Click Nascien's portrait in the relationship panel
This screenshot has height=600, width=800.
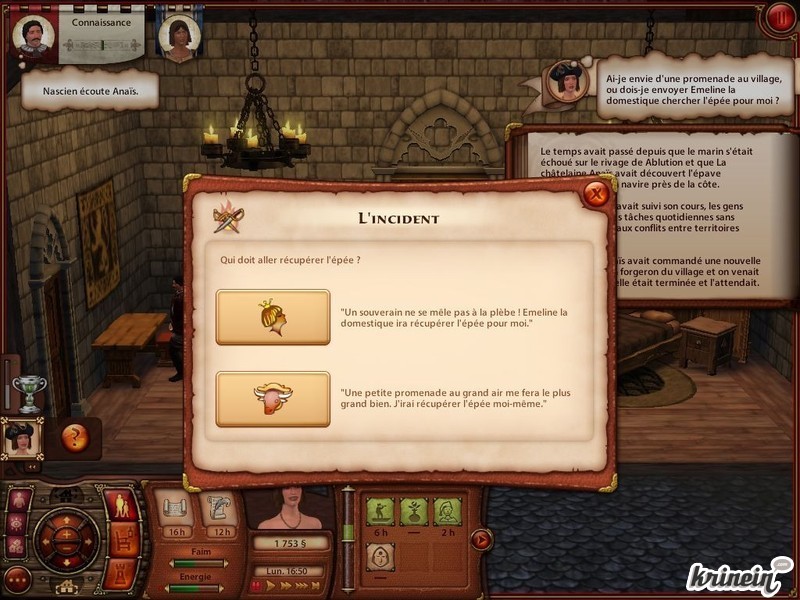pyautogui.click(x=33, y=33)
